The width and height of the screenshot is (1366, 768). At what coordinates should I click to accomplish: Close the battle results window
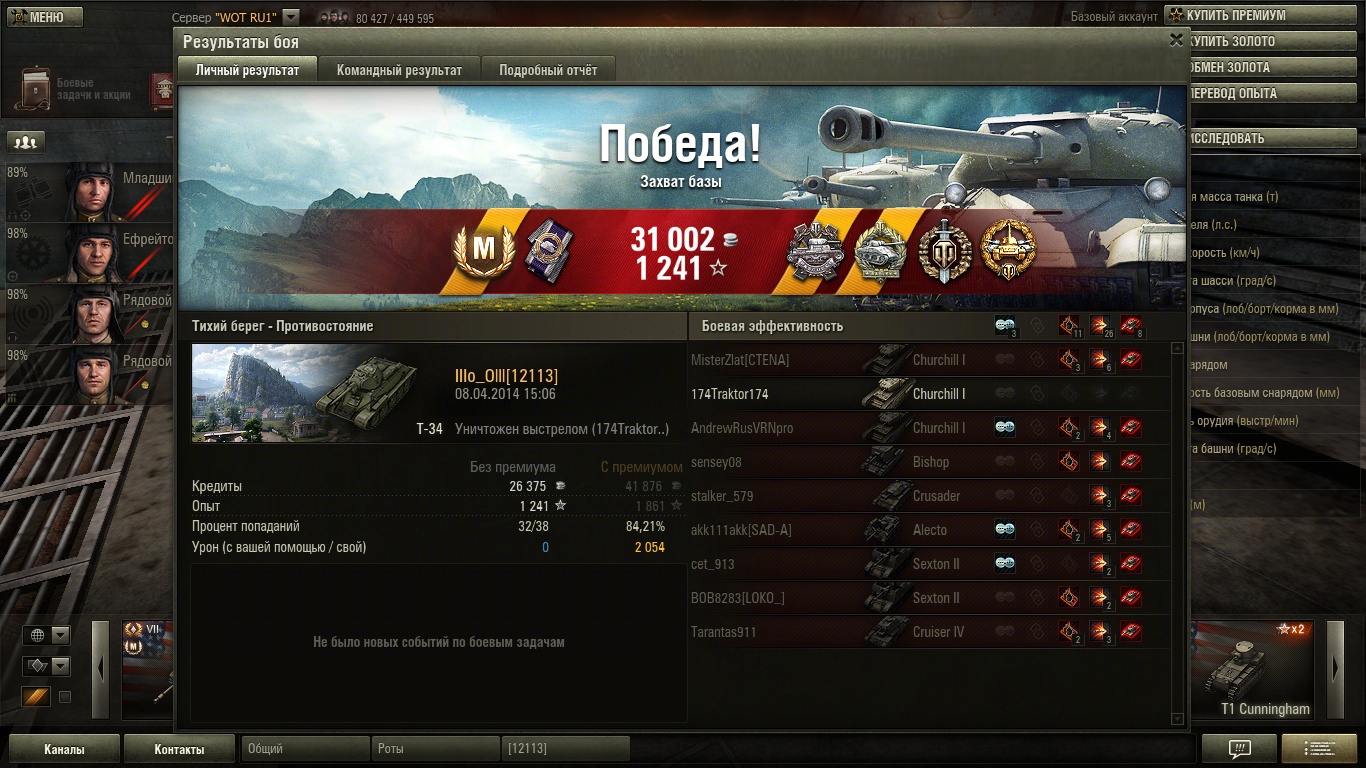pos(1176,41)
